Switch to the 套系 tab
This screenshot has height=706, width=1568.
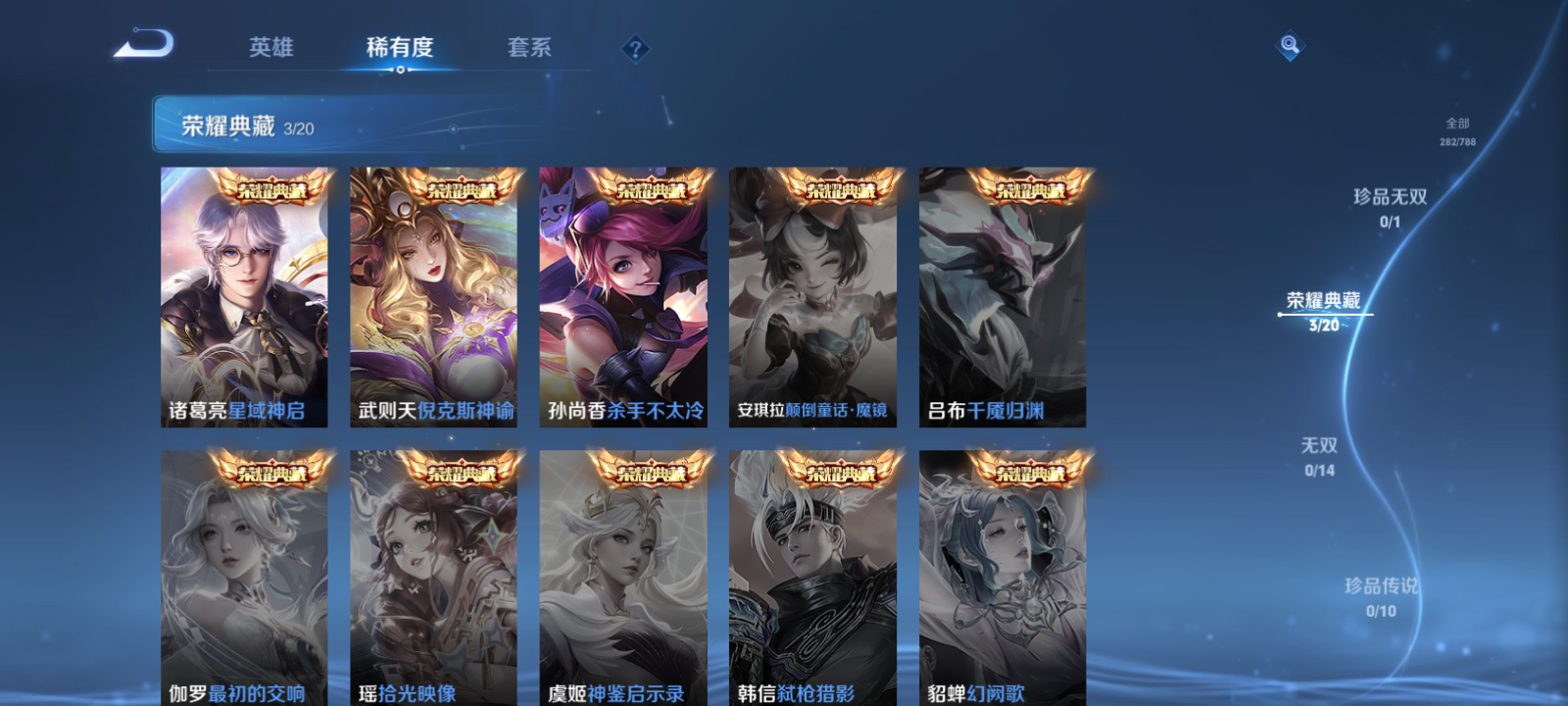pyautogui.click(x=529, y=47)
